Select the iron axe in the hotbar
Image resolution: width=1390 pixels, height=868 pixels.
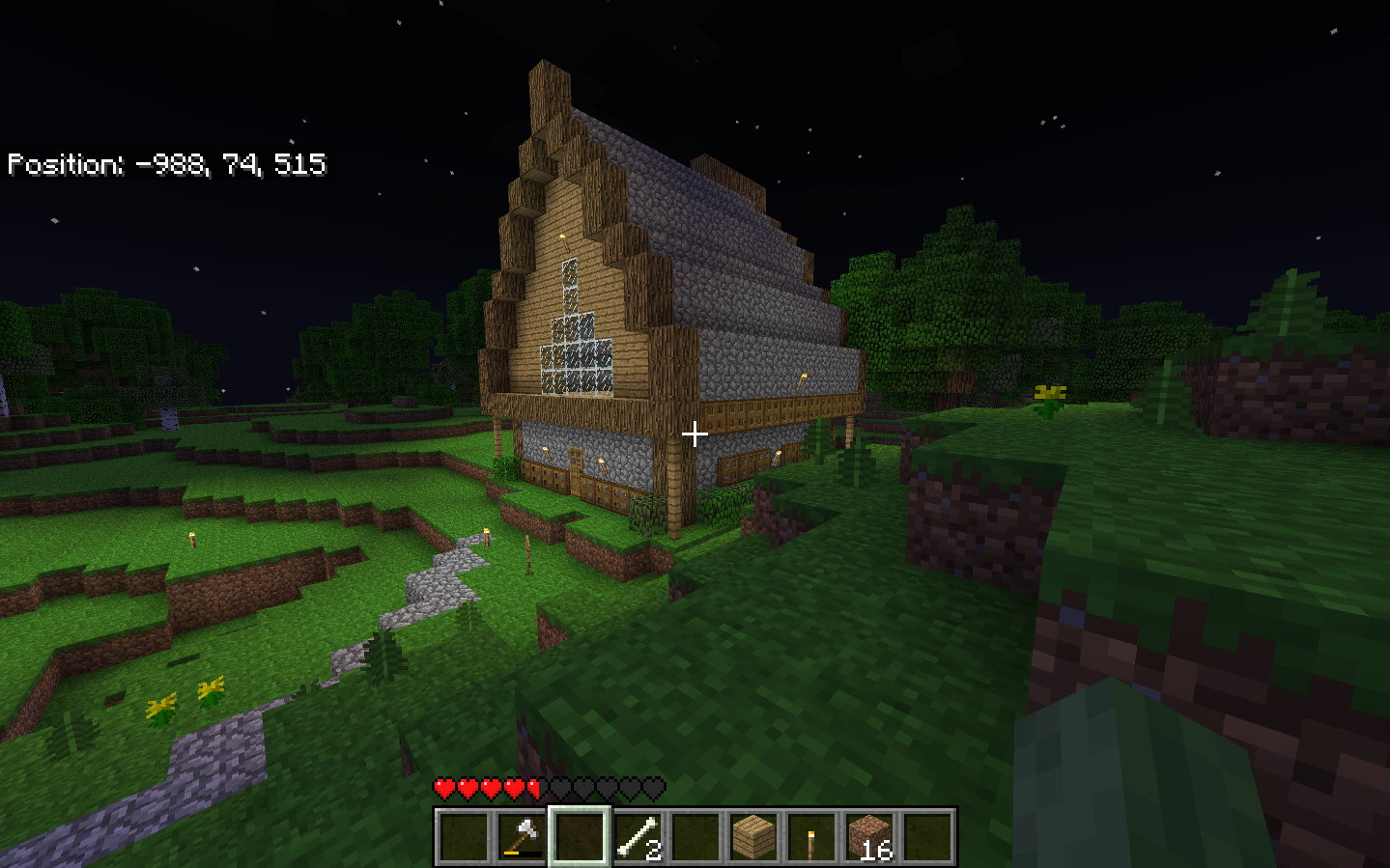(x=521, y=837)
